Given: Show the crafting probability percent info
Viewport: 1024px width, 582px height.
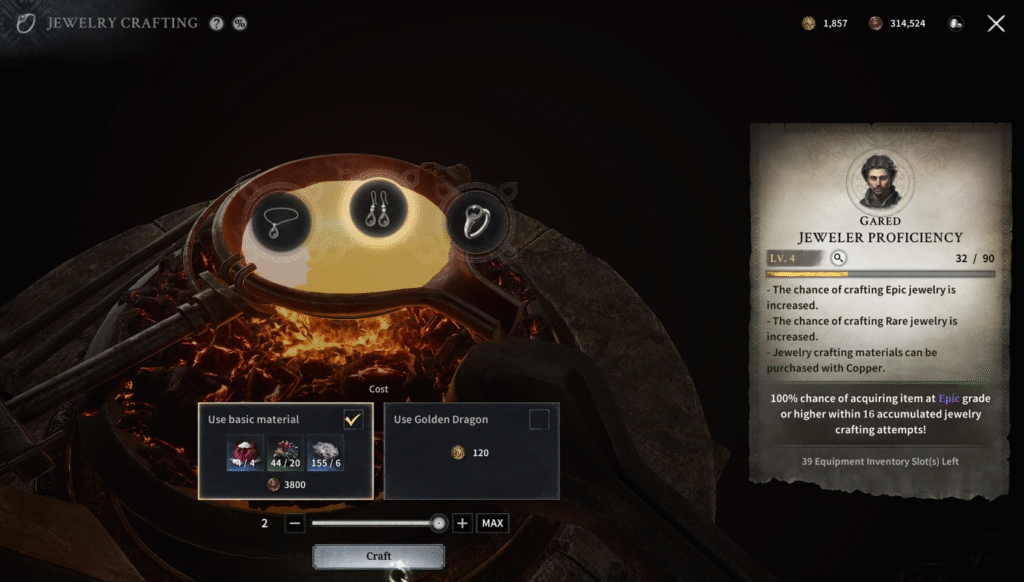Looking at the screenshot, I should tap(240, 23).
